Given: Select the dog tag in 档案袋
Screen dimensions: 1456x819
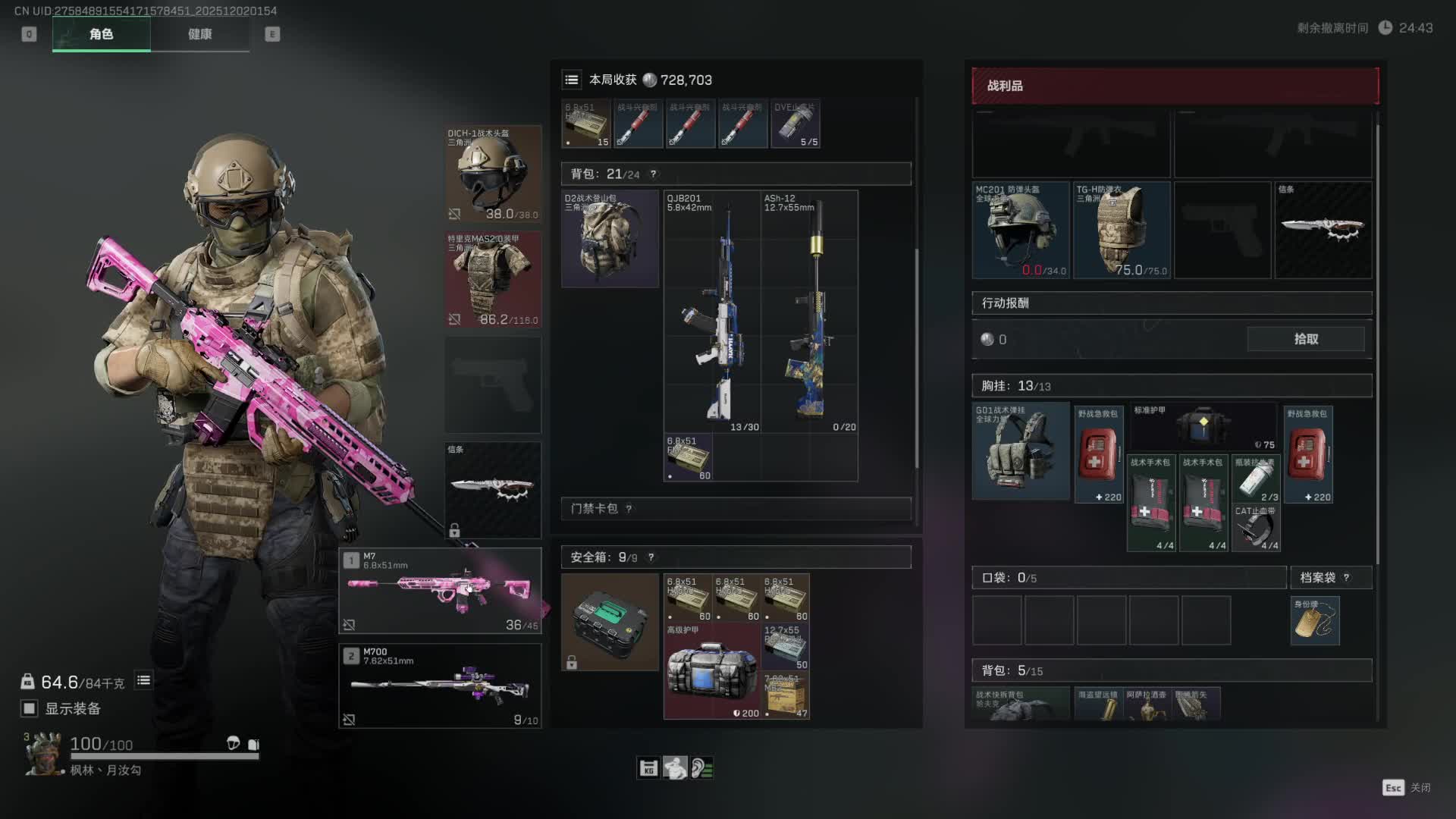Looking at the screenshot, I should 1315,621.
